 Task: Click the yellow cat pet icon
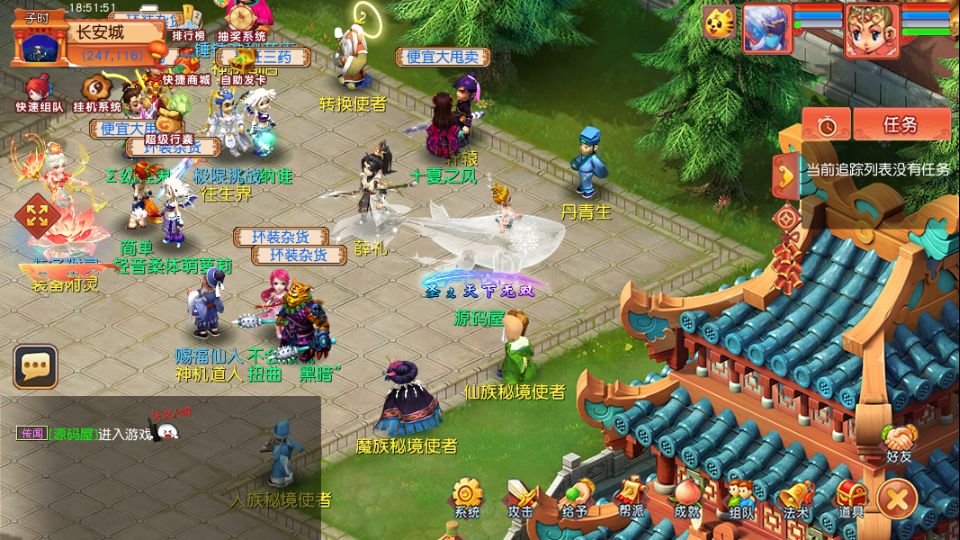pos(718,23)
